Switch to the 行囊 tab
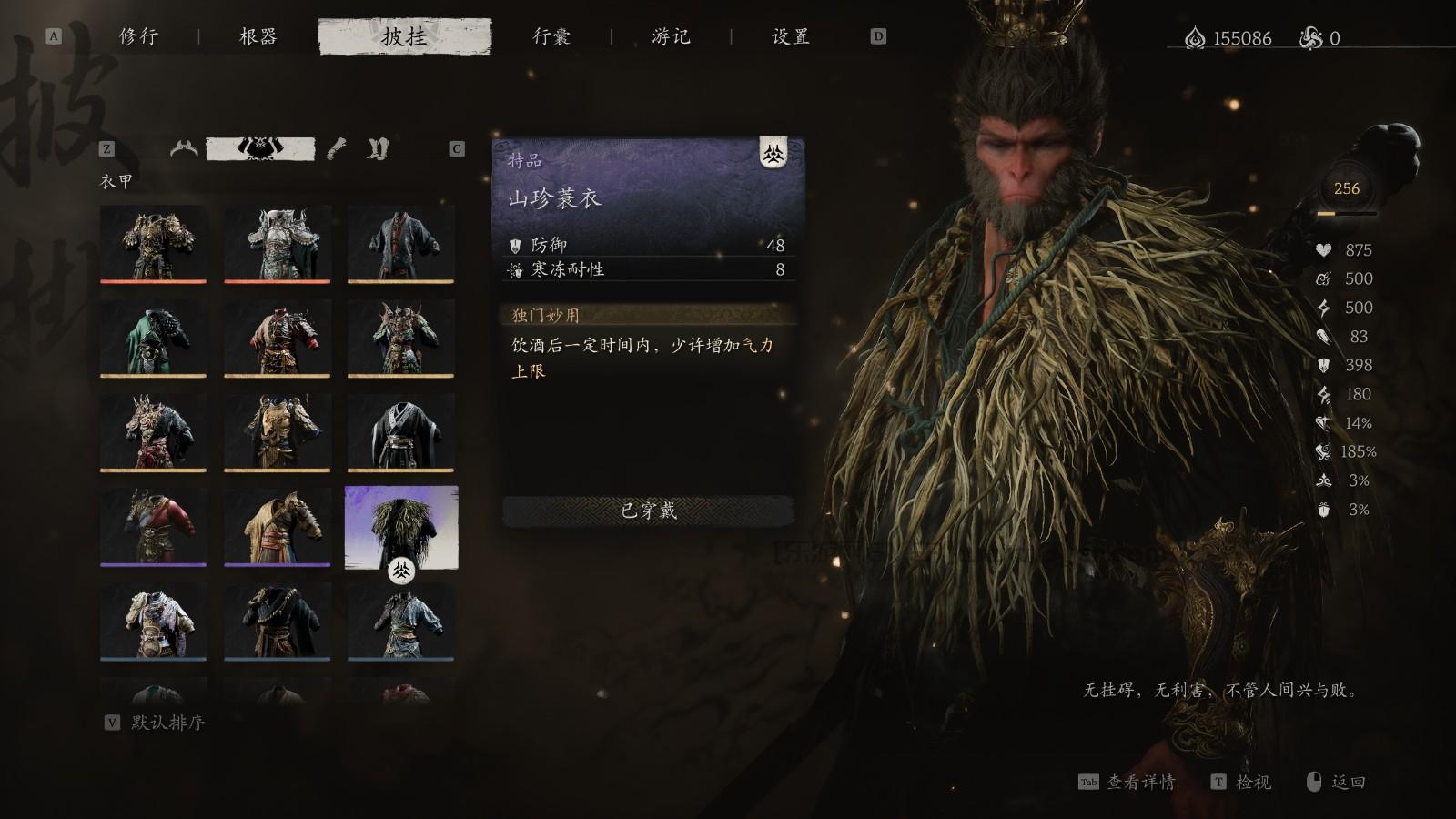The image size is (1456, 819). 552,37
